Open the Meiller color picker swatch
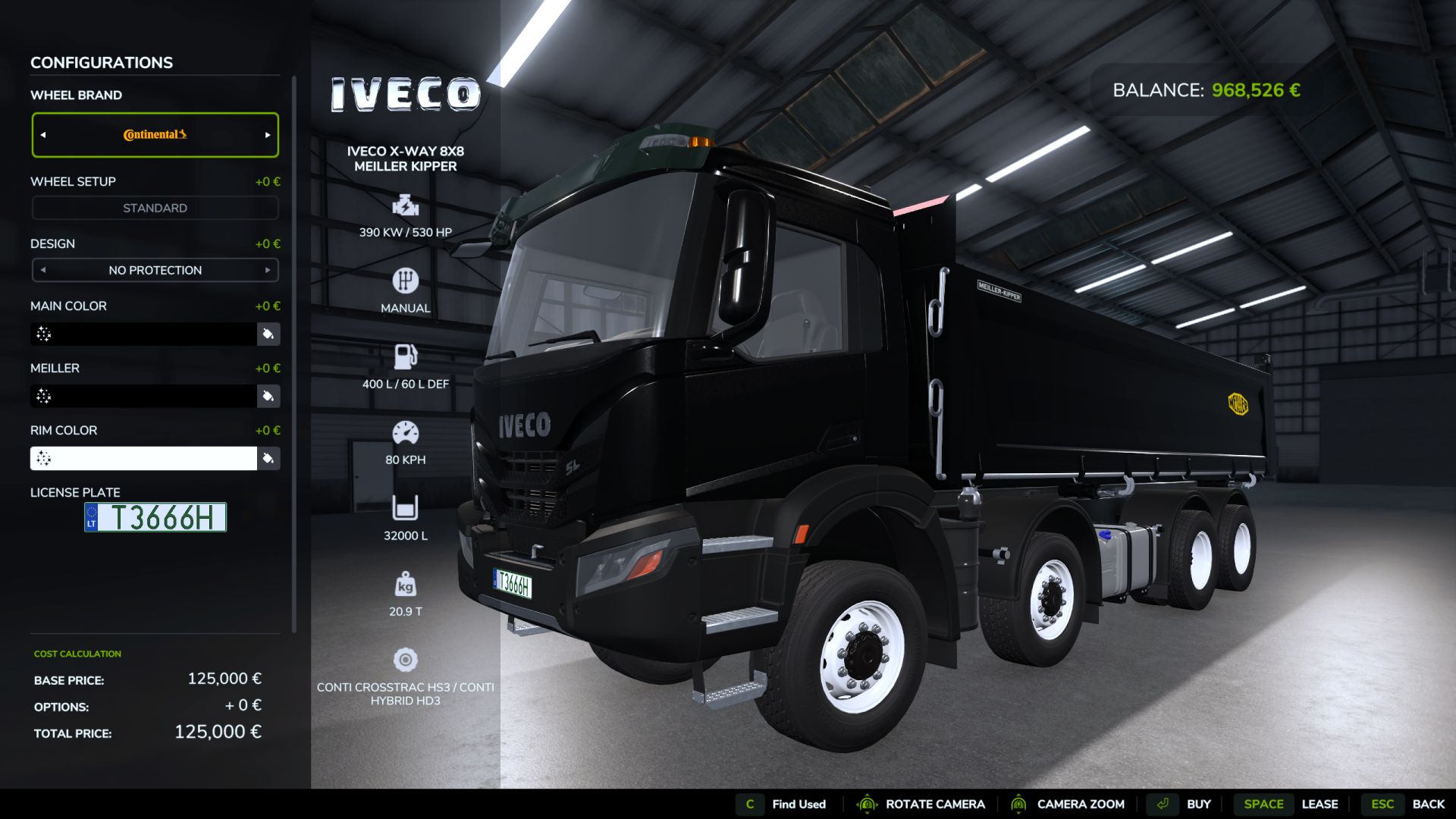The width and height of the screenshot is (1456, 819). 143,396
